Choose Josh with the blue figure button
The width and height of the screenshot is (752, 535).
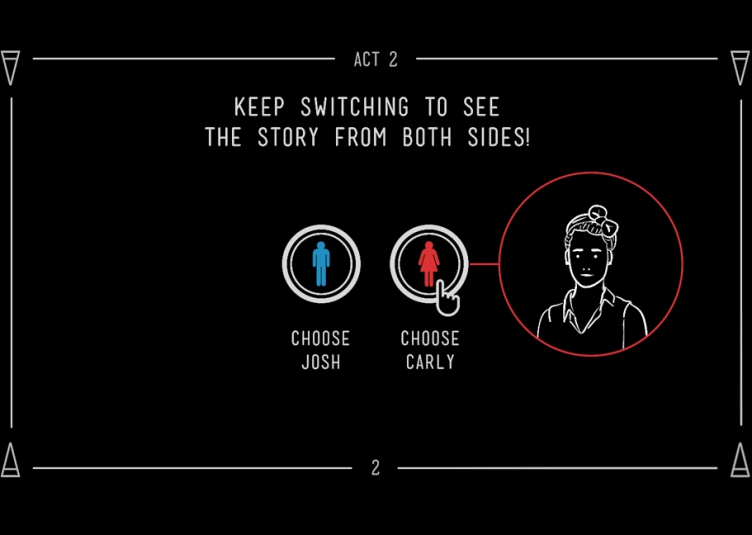coord(321,264)
